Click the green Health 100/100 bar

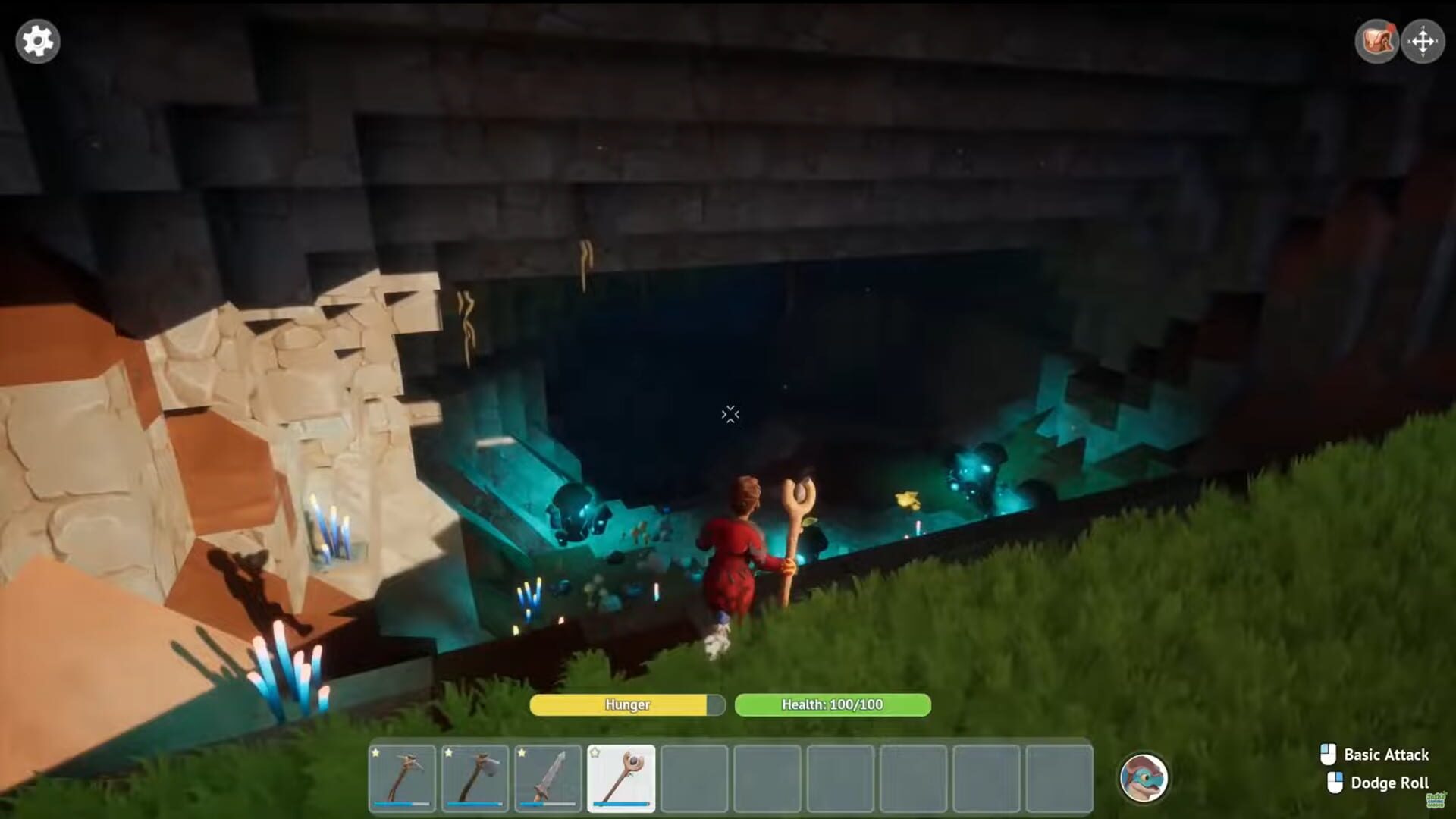832,704
